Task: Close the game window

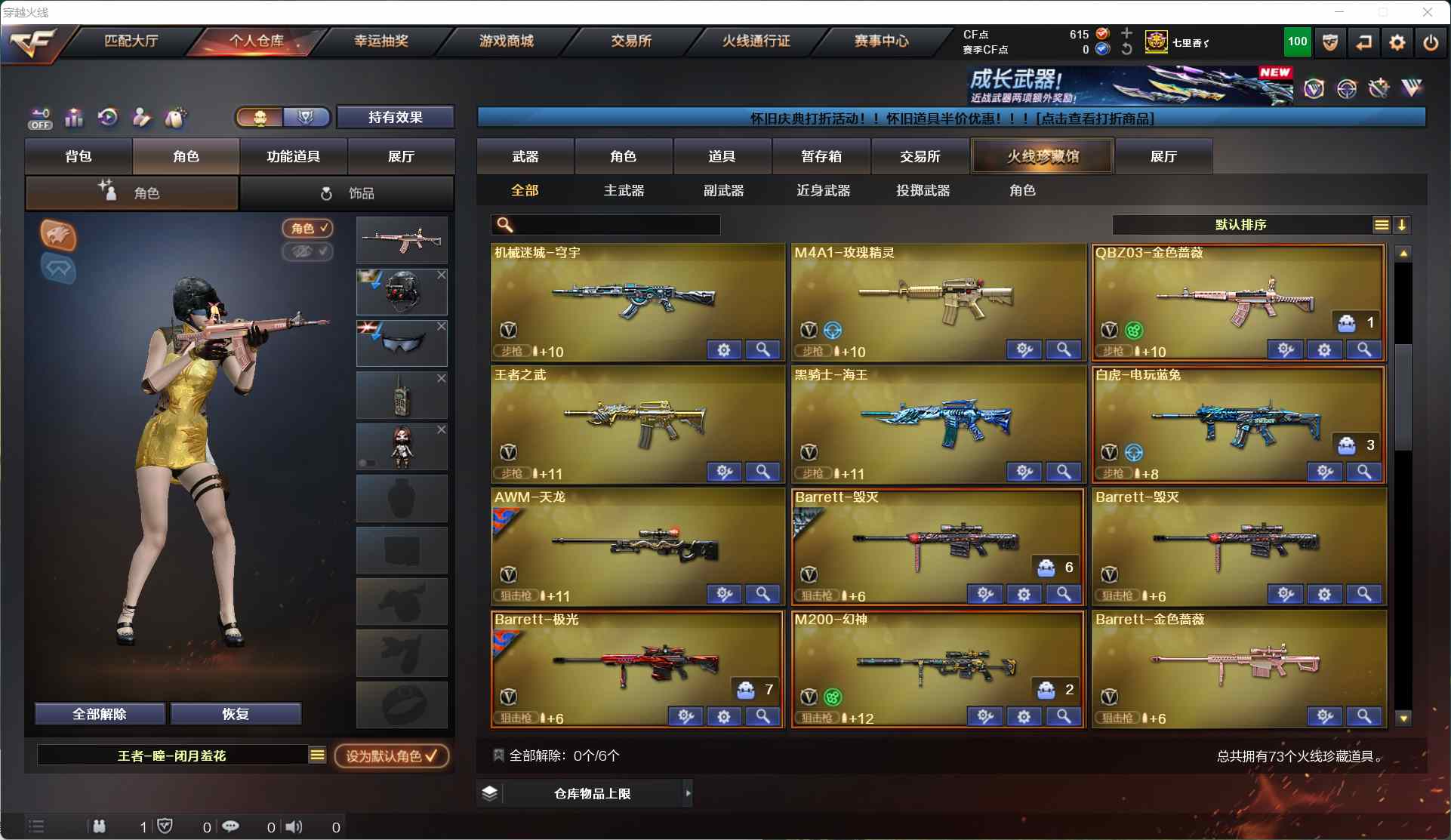Action: 1427,12
